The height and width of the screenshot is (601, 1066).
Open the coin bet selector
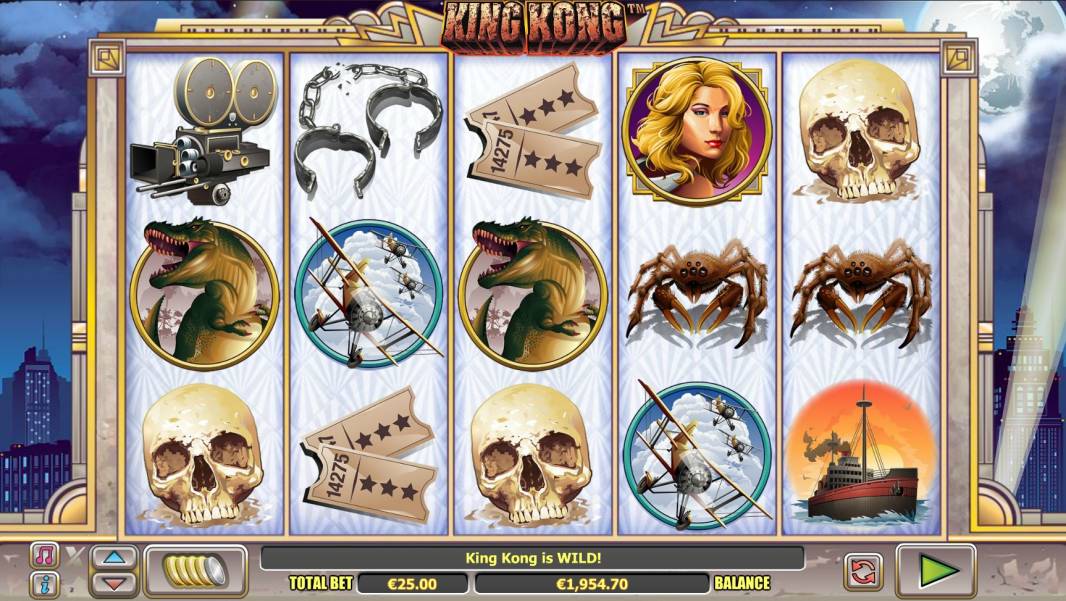click(196, 571)
